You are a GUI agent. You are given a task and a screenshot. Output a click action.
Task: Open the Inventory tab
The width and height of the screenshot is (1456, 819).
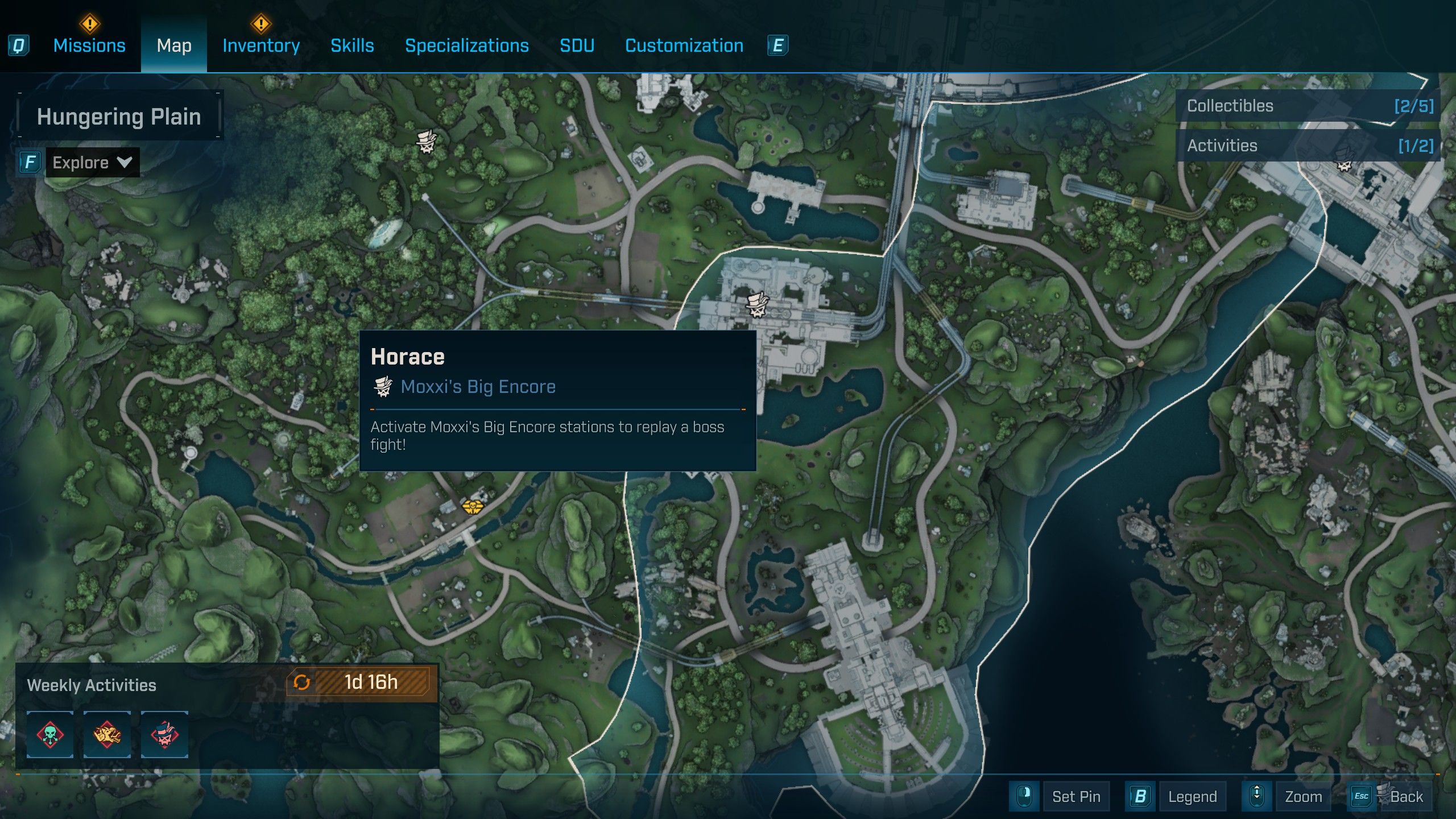261,45
